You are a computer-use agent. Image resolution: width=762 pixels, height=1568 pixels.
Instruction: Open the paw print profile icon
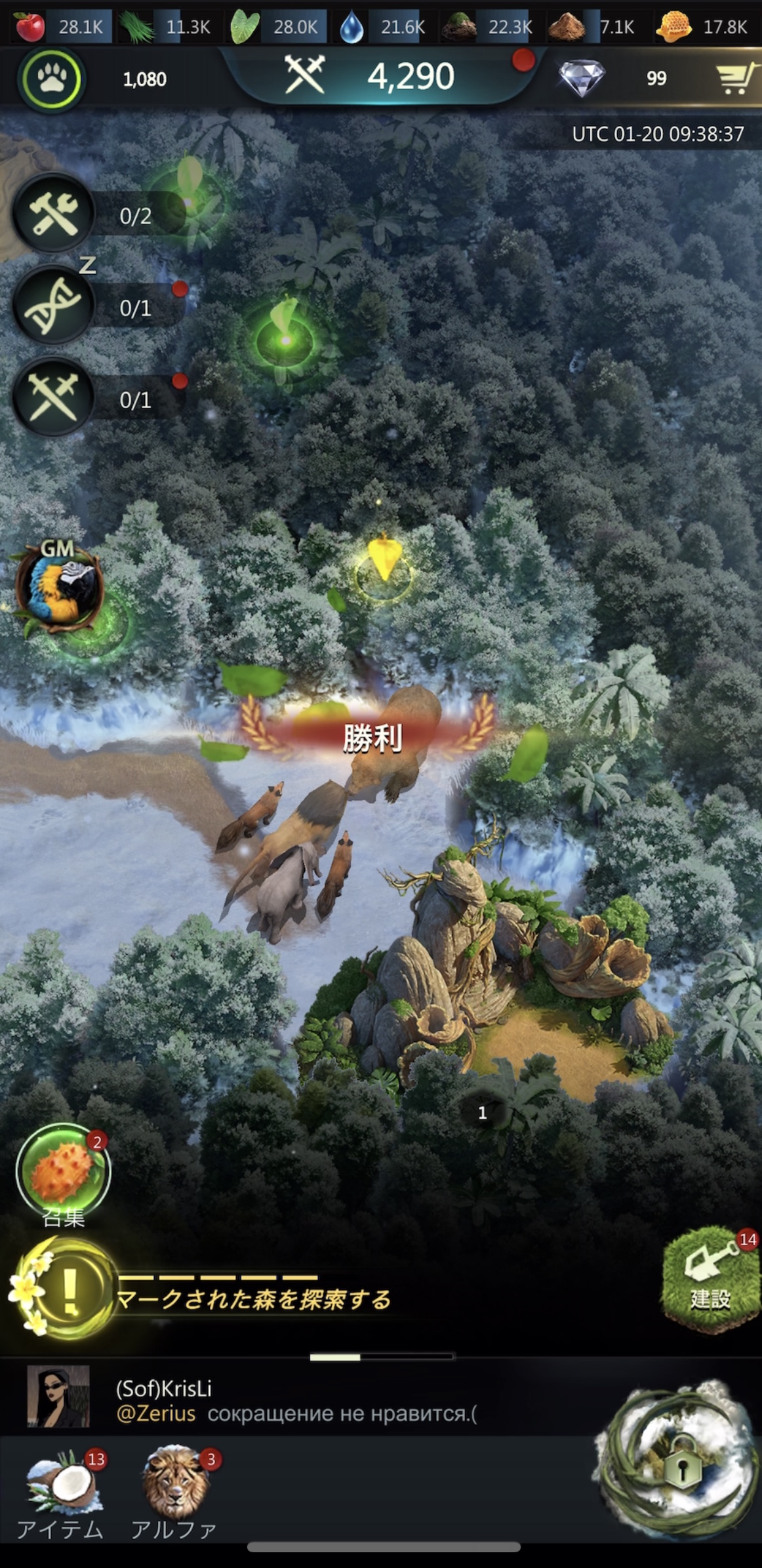(51, 79)
